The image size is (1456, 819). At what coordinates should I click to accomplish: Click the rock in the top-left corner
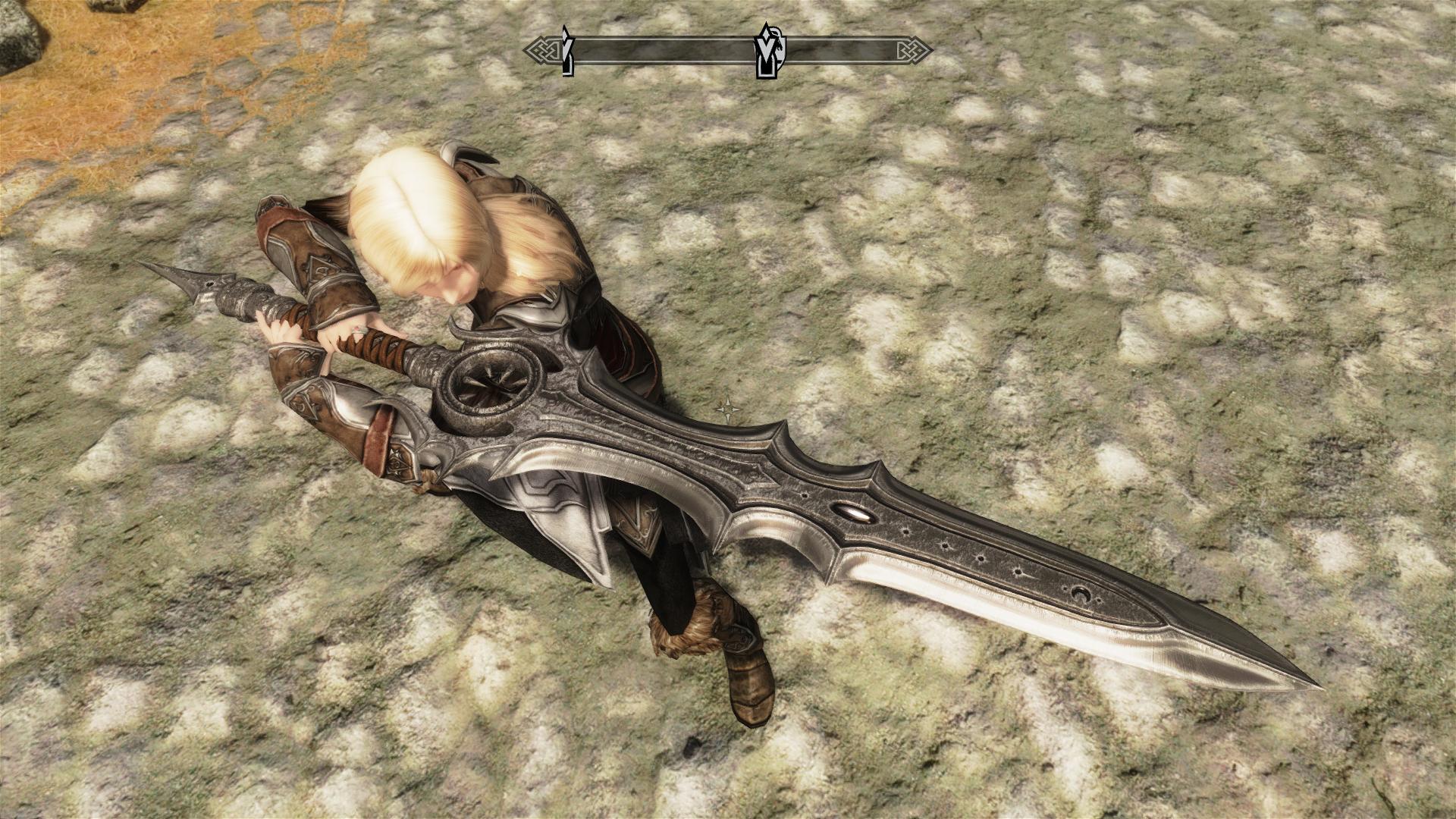[x=19, y=30]
